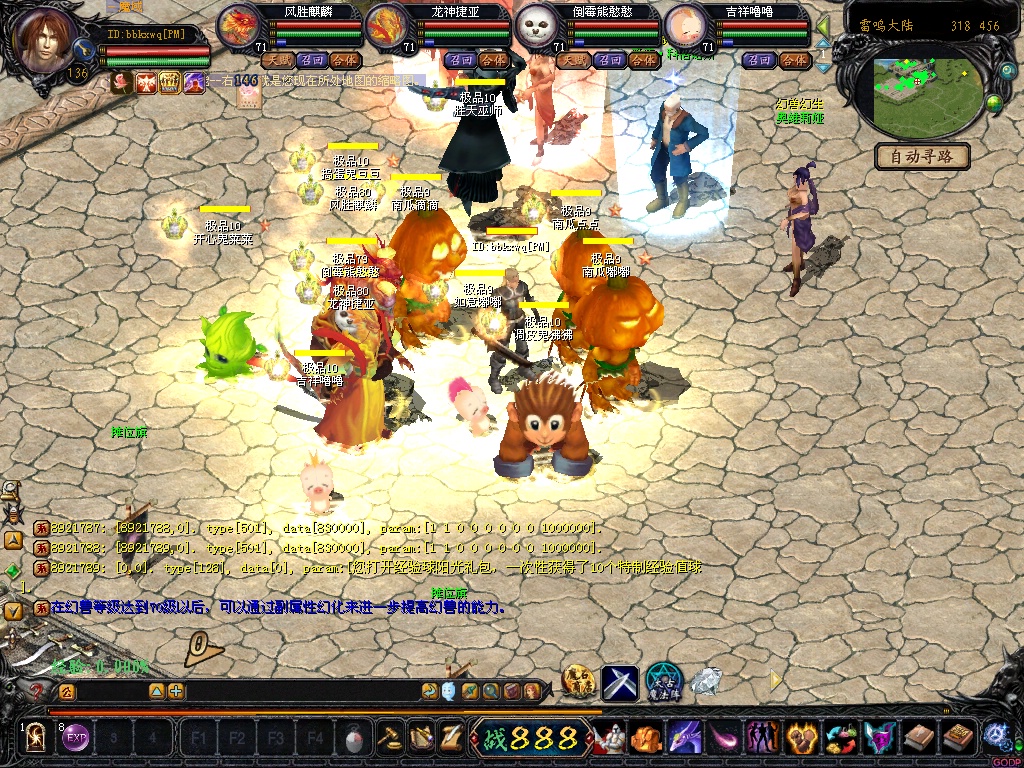Open 天赋 talents for 风胜麒麟
Viewport: 1024px width, 768px height.
click(x=275, y=60)
